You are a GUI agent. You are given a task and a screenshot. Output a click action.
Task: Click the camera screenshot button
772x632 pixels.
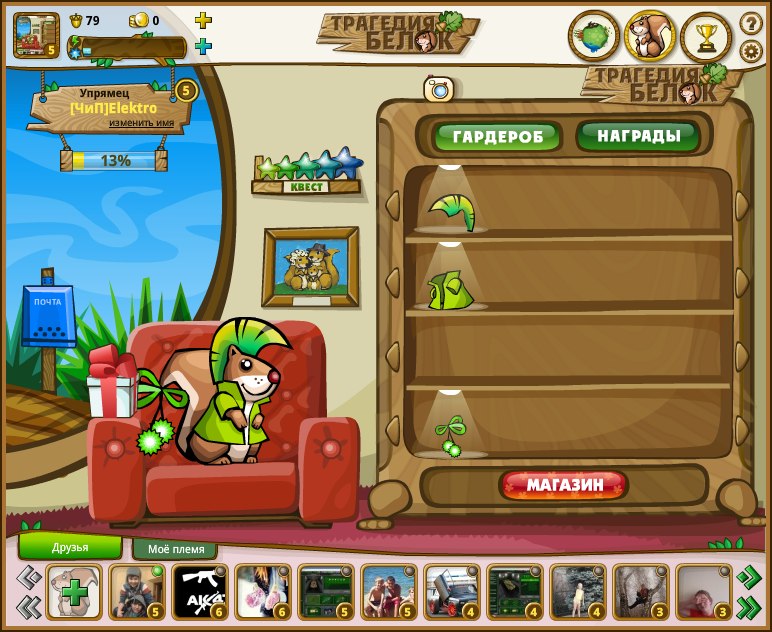[439, 89]
